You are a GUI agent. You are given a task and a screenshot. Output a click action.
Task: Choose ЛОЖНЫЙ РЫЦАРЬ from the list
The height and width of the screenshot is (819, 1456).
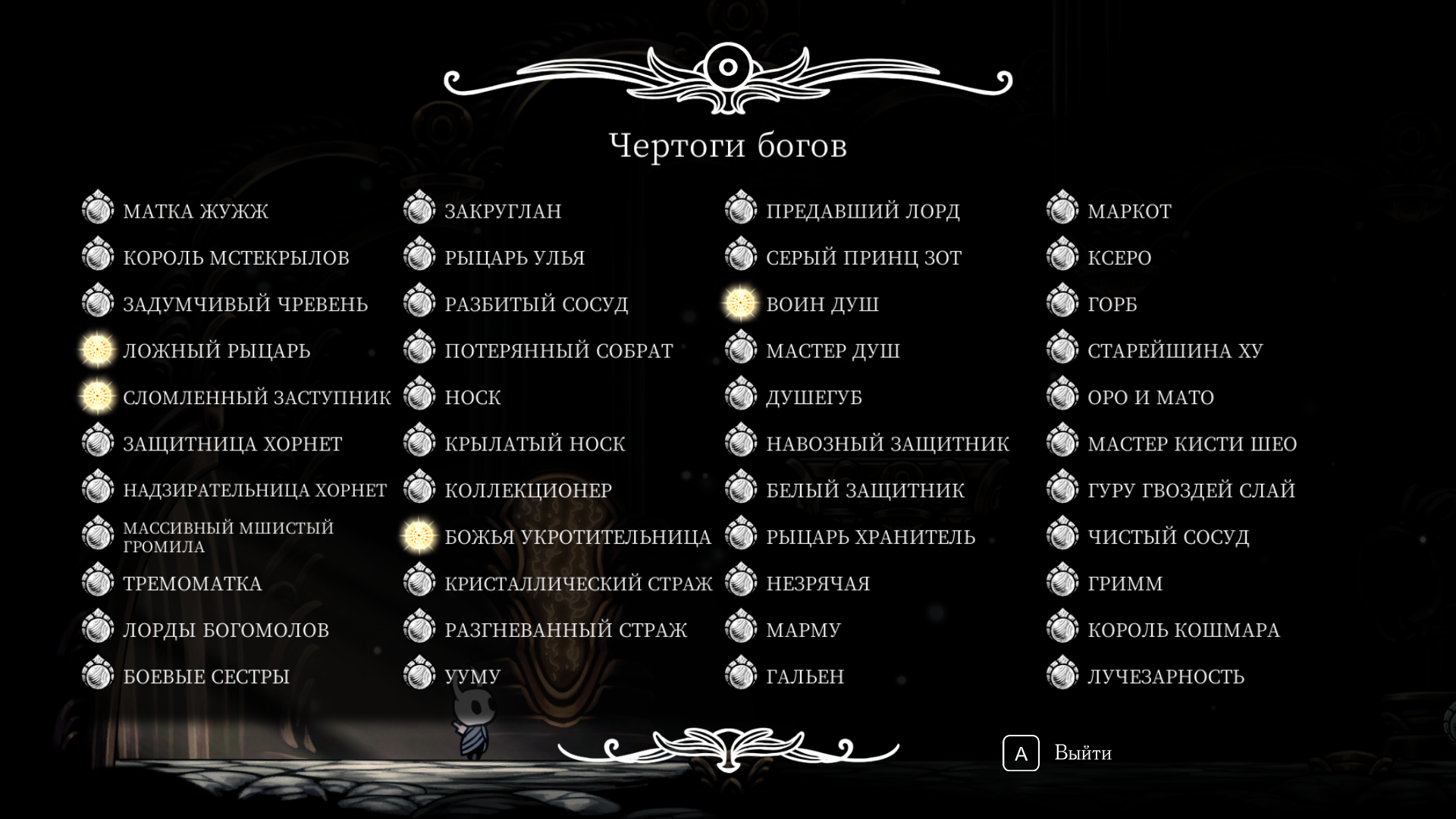(216, 351)
